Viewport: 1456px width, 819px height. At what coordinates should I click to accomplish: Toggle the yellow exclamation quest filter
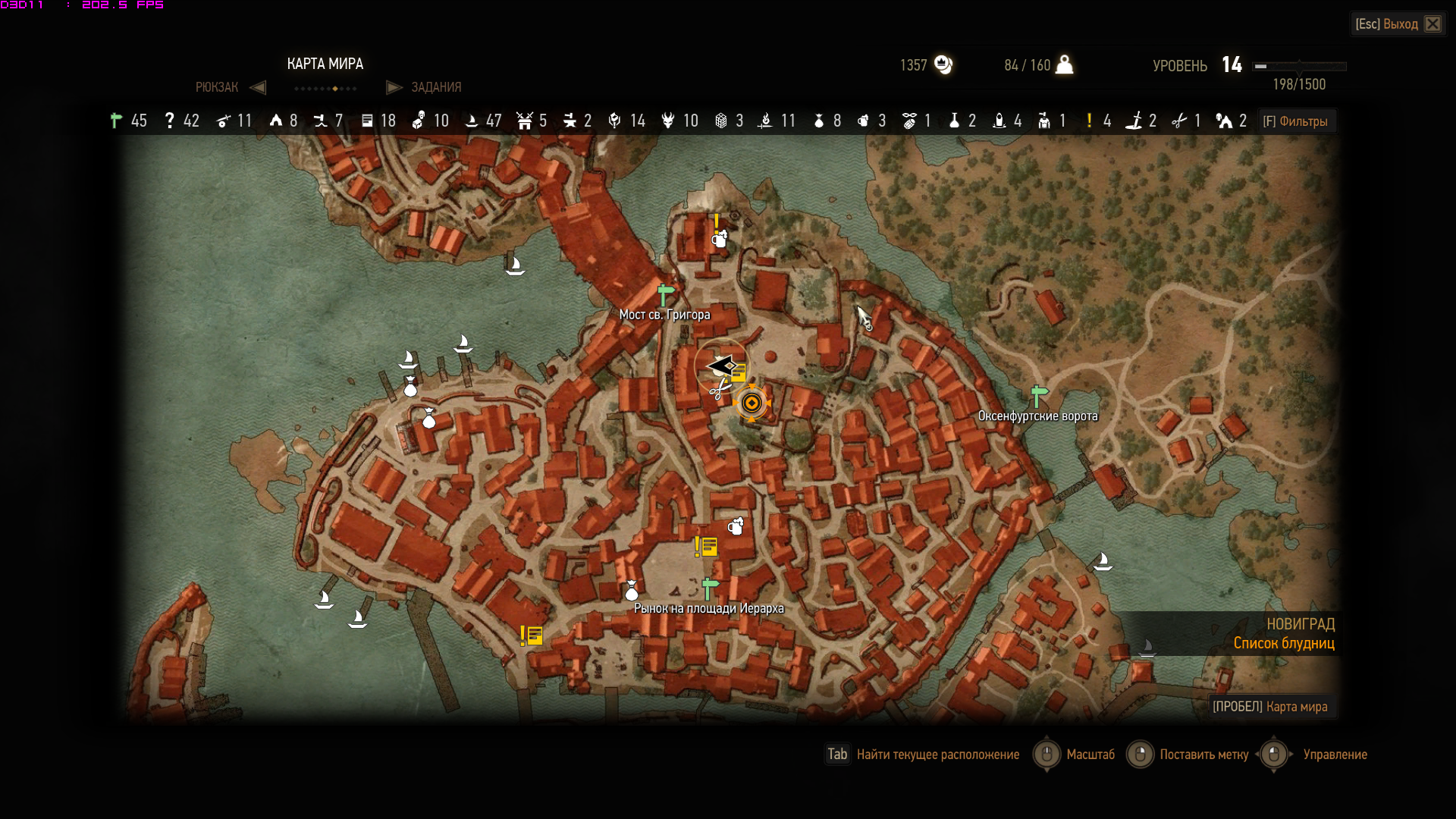(1089, 121)
